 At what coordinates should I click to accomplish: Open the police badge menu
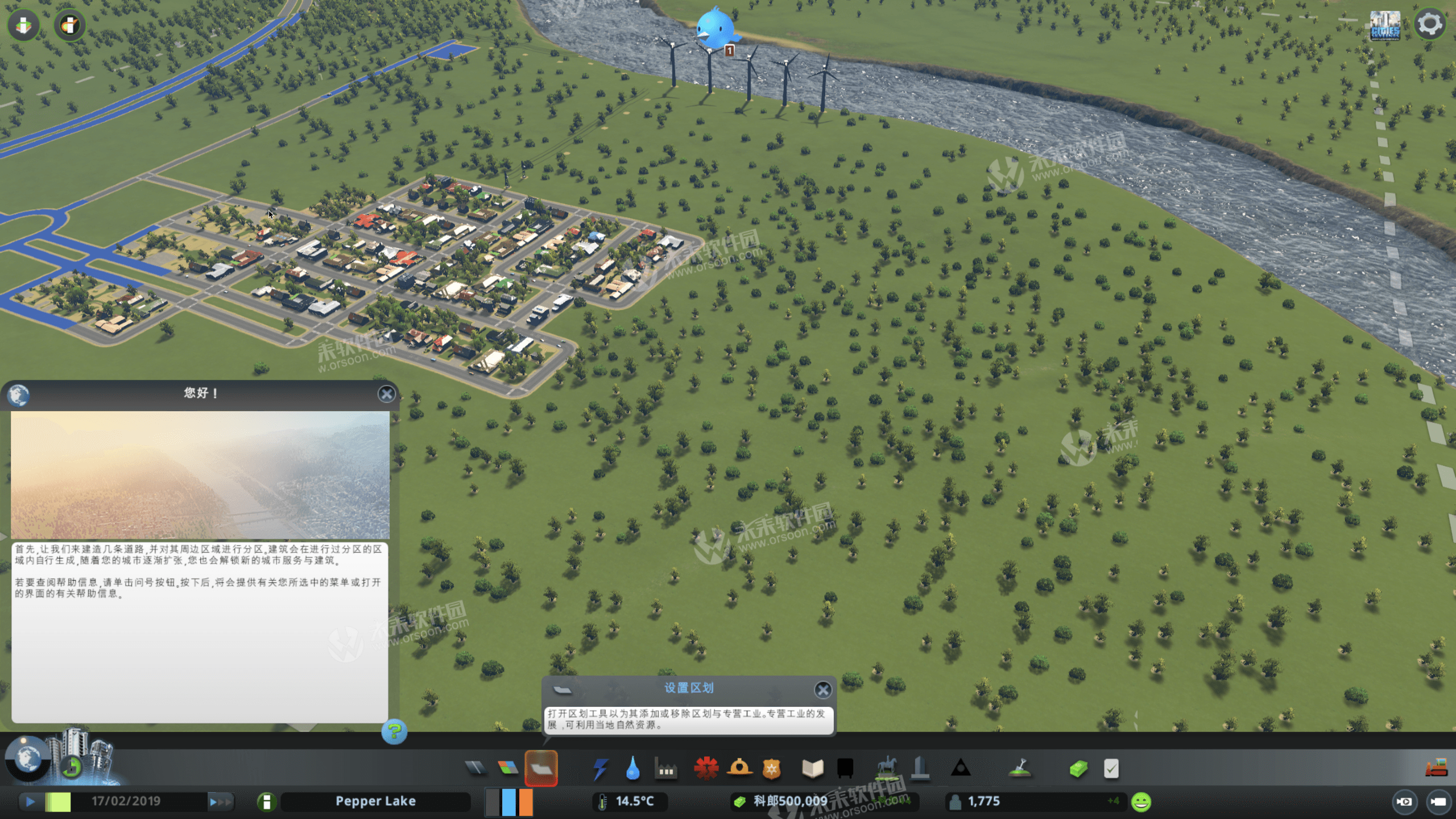771,769
